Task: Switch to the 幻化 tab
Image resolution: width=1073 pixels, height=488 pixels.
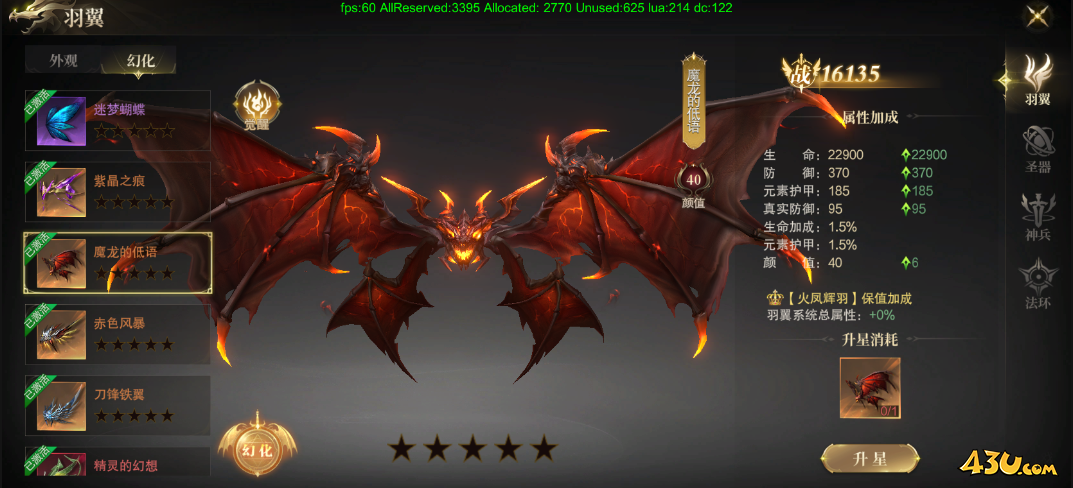Action: tap(140, 60)
